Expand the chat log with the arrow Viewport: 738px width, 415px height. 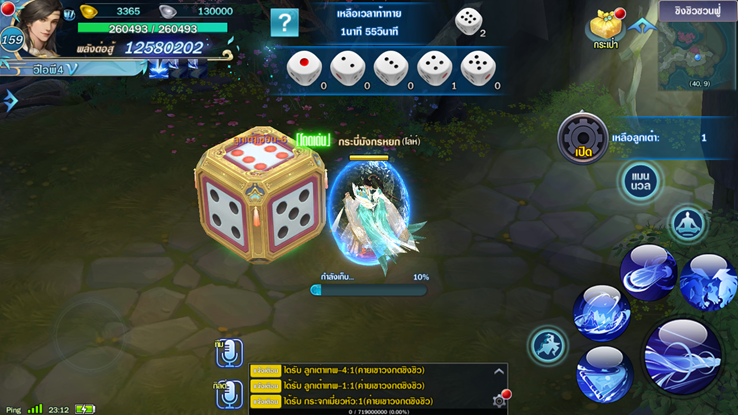(499, 372)
